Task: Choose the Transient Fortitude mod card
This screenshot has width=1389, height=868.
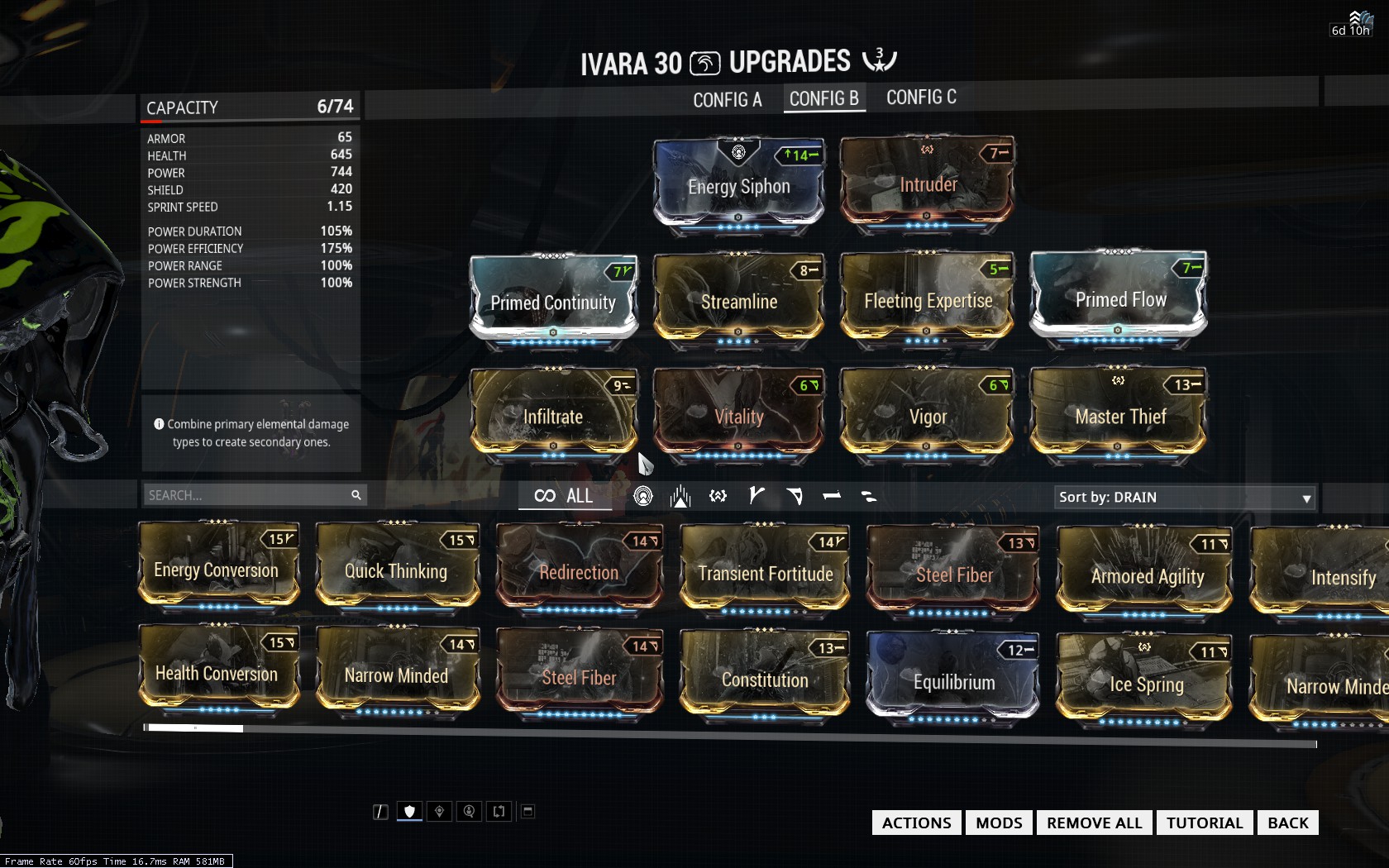Action: pos(765,572)
